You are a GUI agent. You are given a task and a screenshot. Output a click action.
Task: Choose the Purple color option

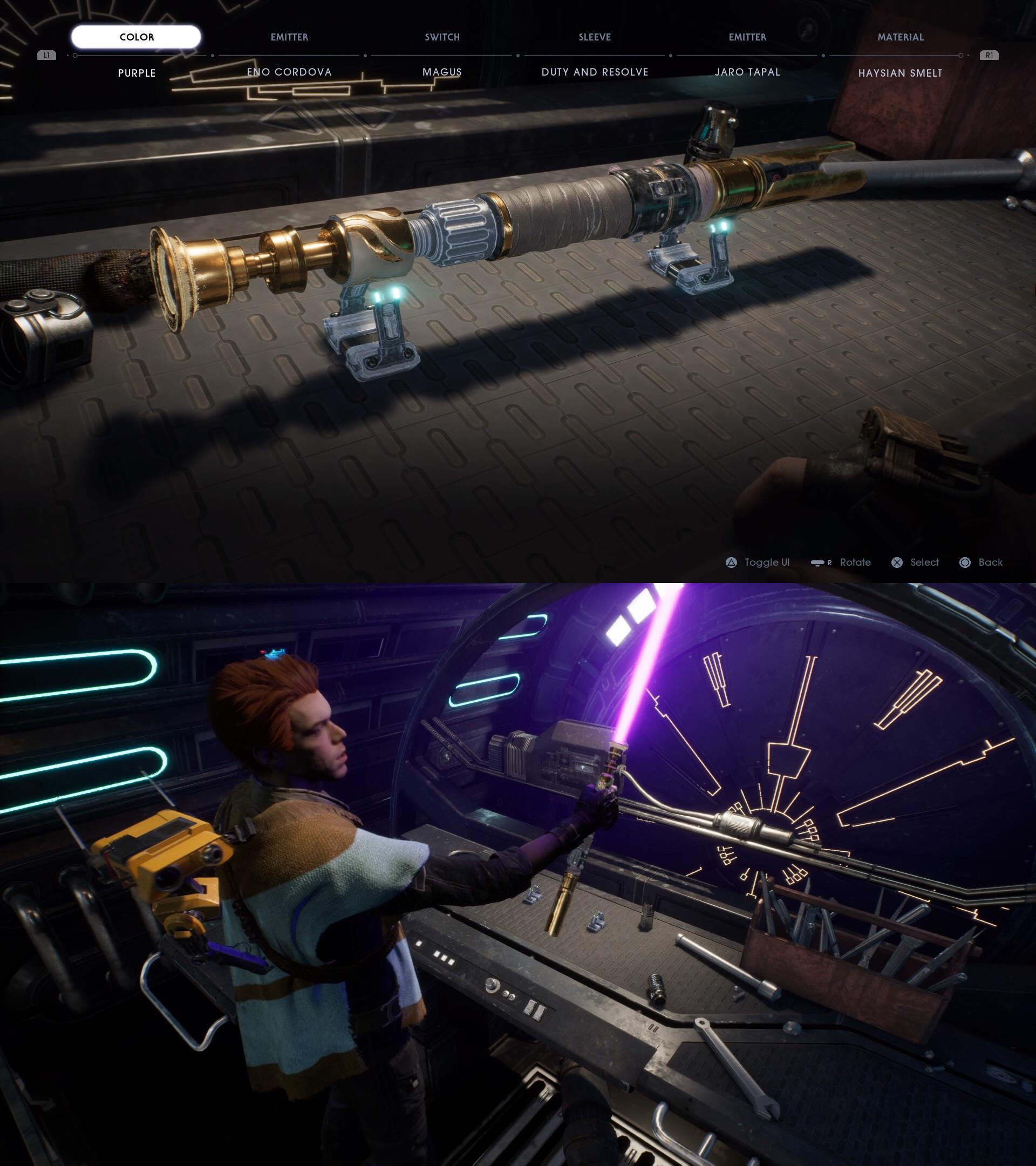[137, 73]
